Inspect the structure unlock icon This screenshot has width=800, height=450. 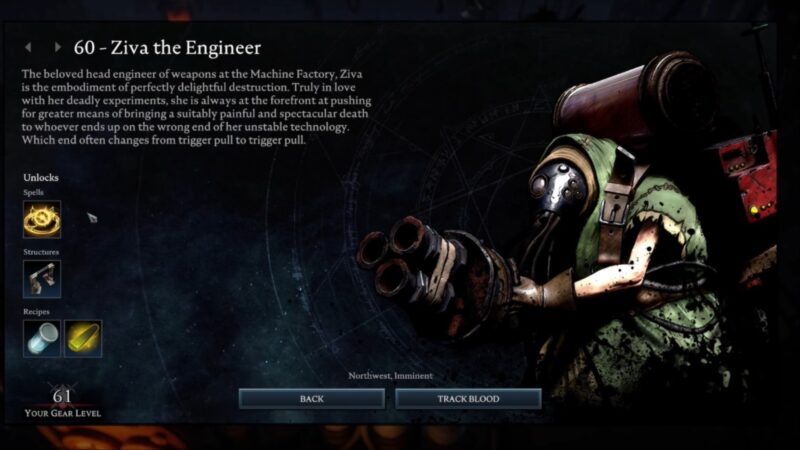click(42, 279)
